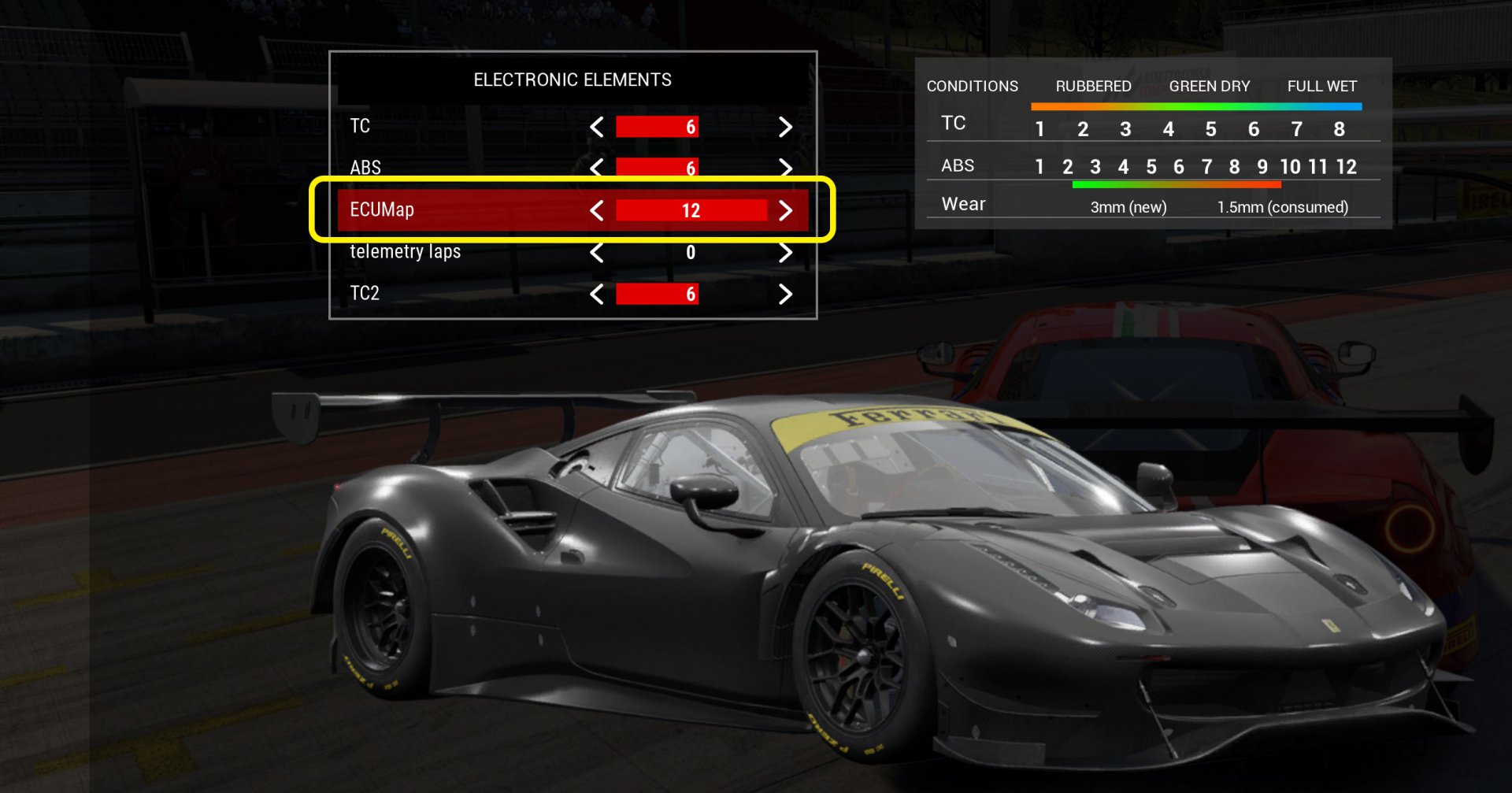The width and height of the screenshot is (1512, 793).
Task: Decrease the TC value with left arrow
Action: click(597, 127)
